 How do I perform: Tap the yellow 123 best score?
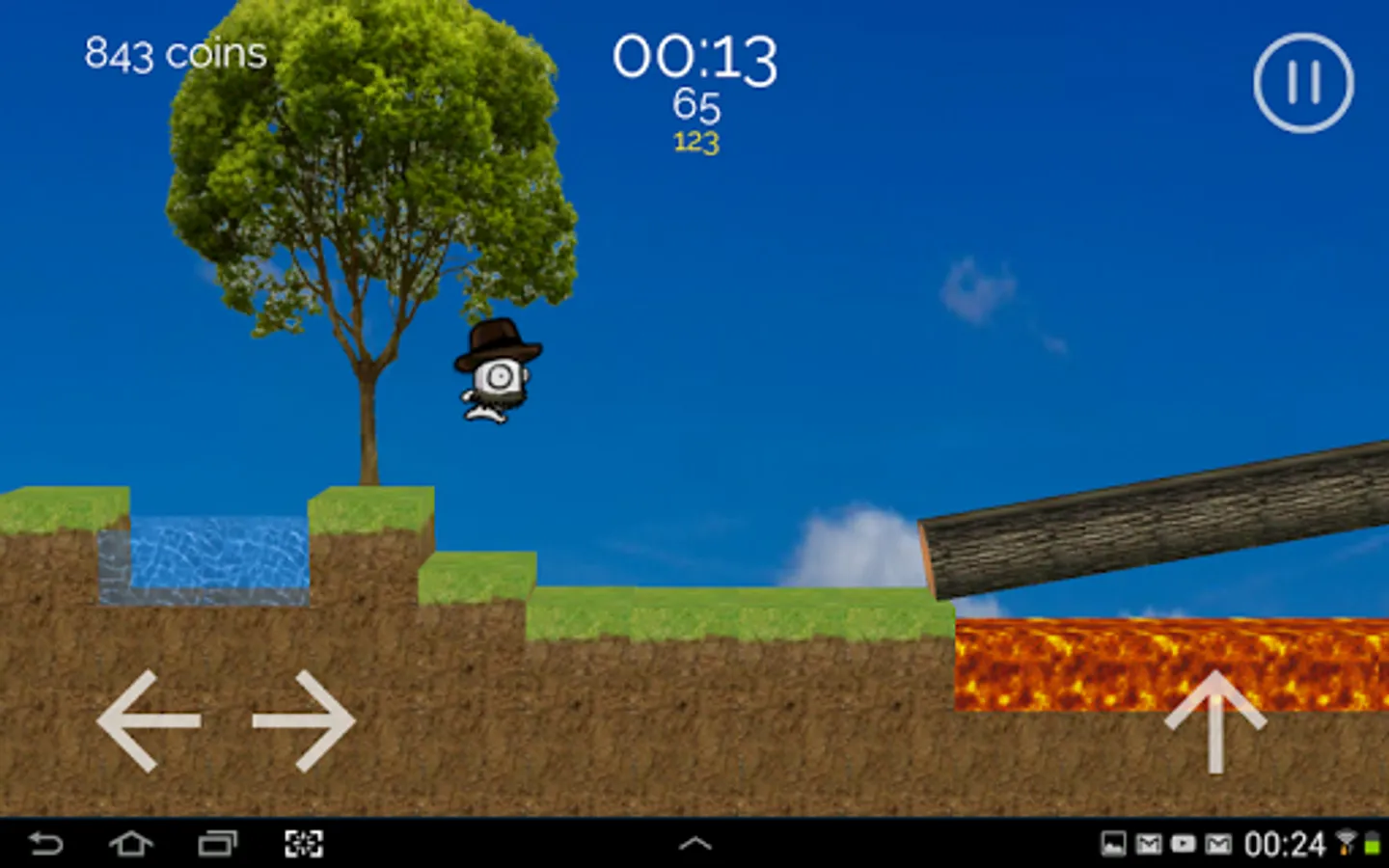(696, 143)
